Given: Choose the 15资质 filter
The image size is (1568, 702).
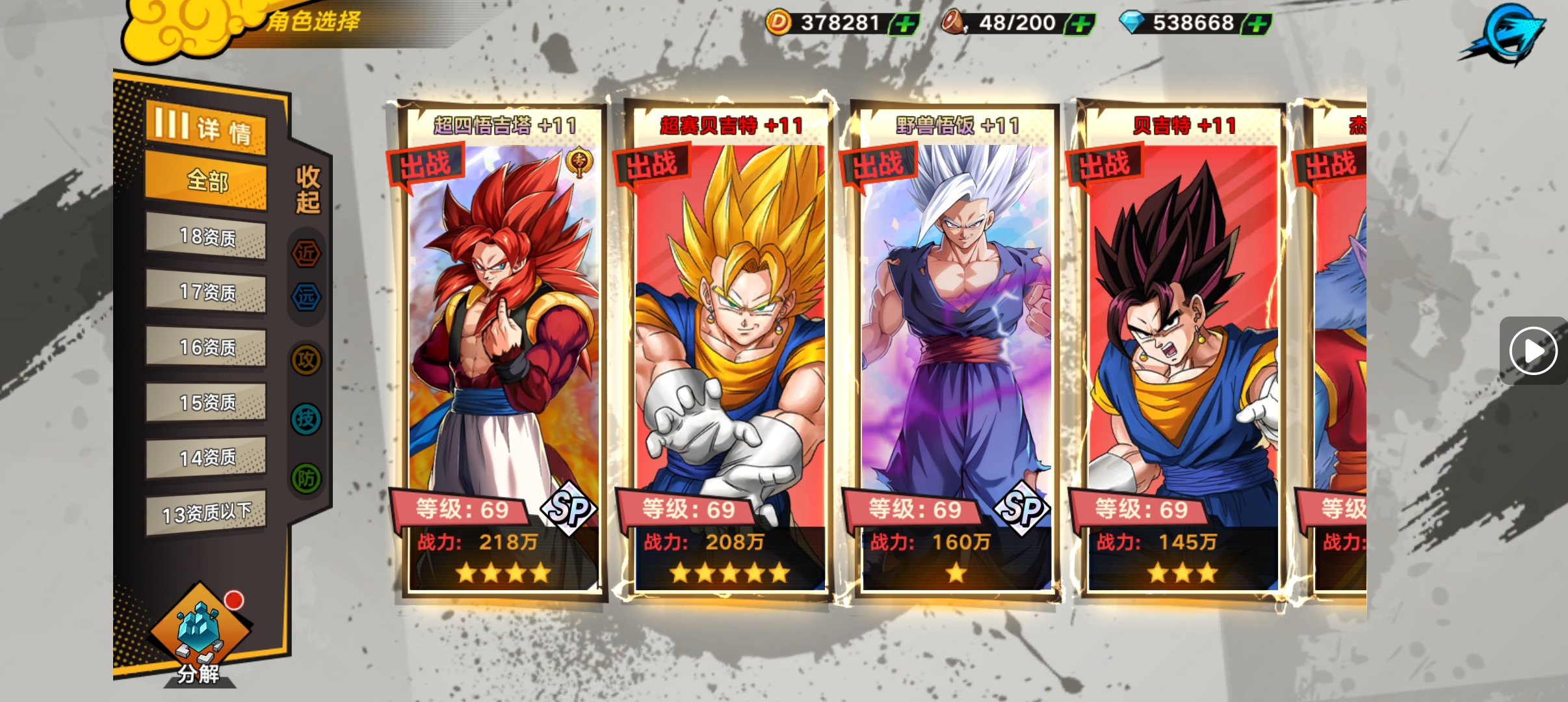Looking at the screenshot, I should pyautogui.click(x=206, y=402).
